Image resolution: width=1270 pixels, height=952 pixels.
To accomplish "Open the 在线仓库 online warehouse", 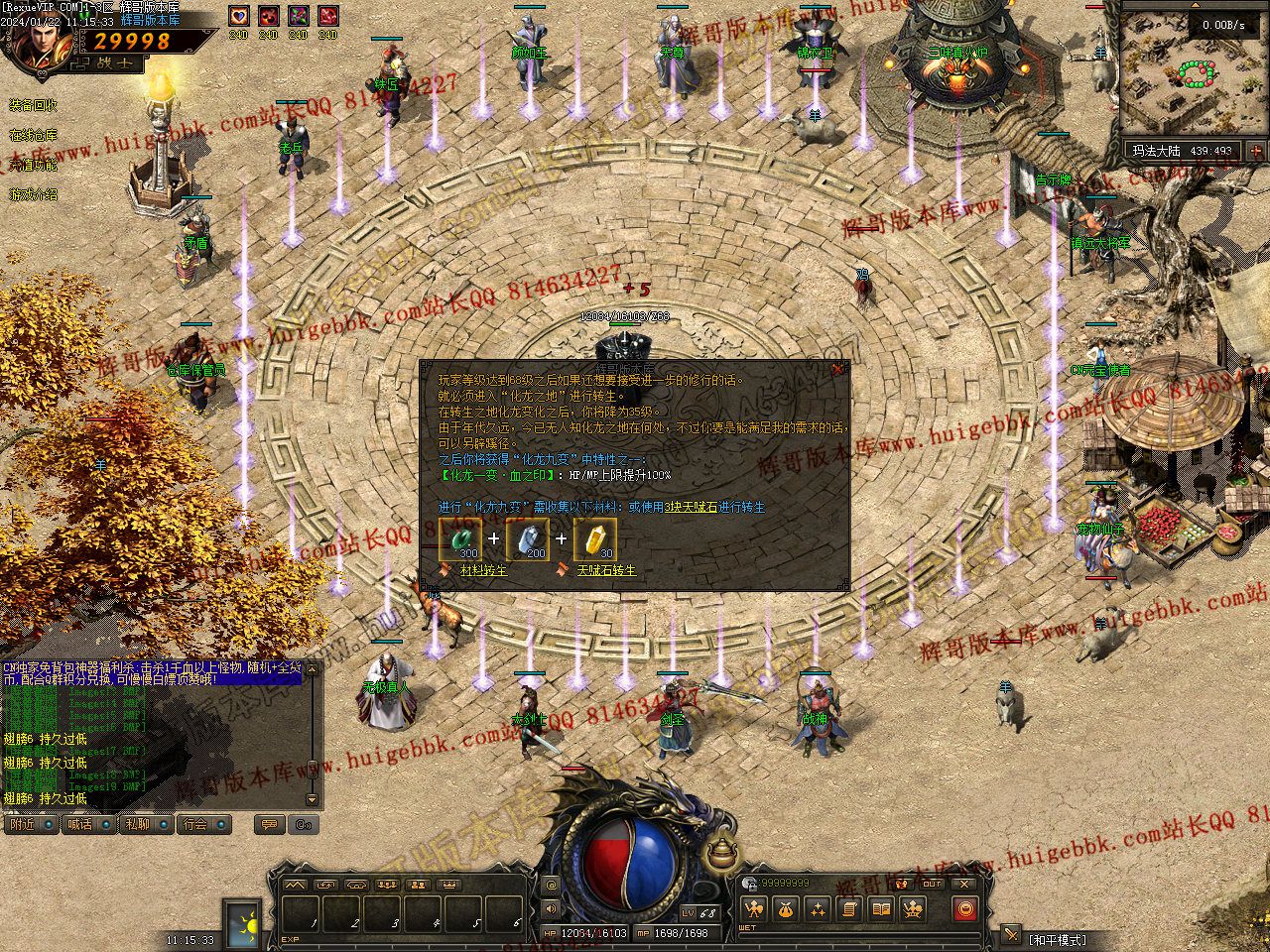I will point(34,135).
